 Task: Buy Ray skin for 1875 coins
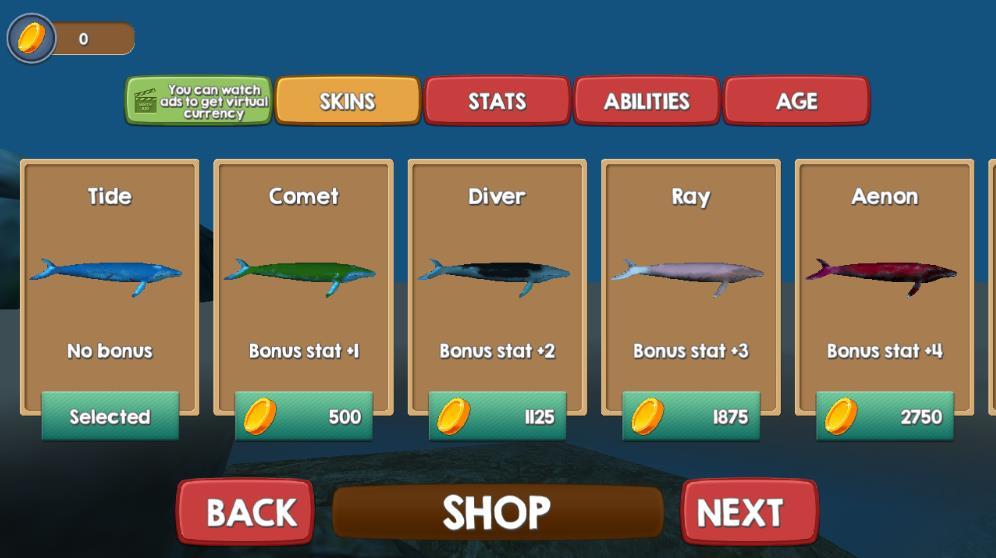coord(691,416)
